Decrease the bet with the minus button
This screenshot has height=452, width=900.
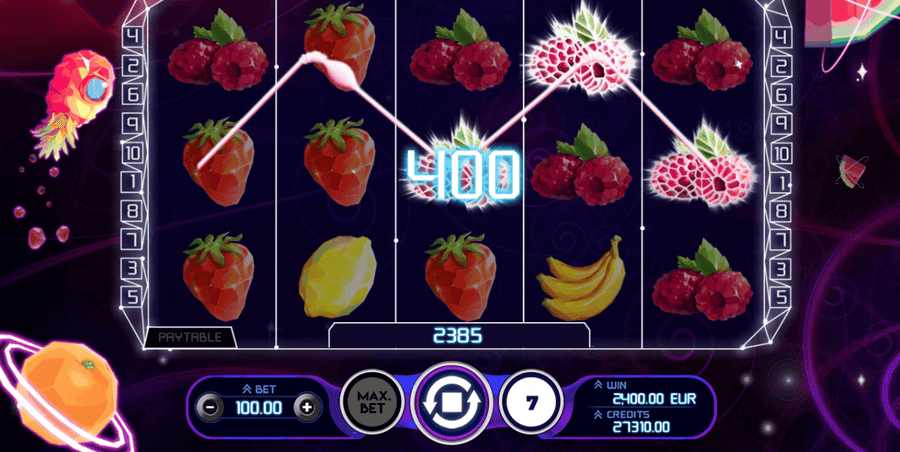pyautogui.click(x=207, y=407)
